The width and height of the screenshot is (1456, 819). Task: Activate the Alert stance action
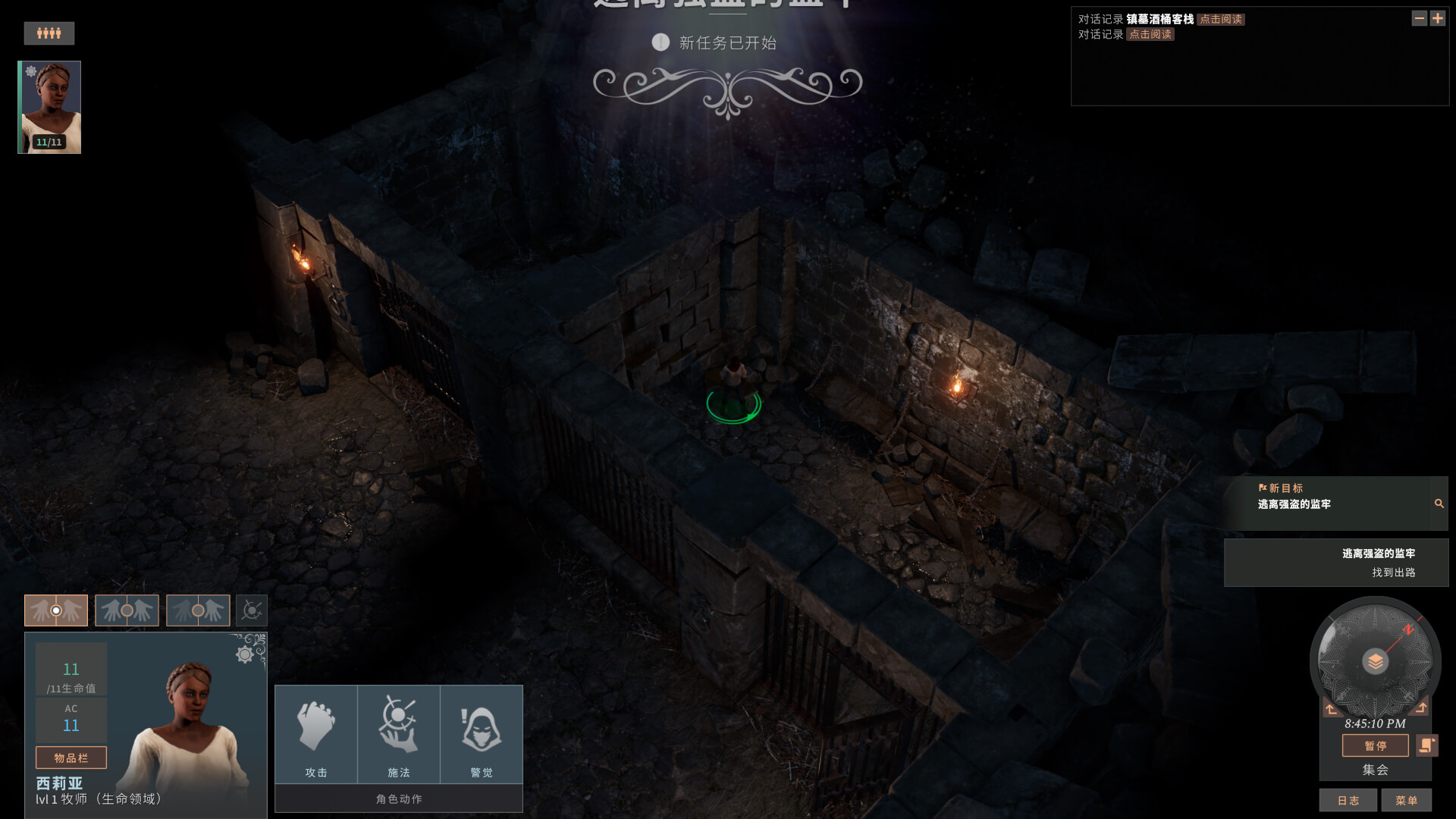tap(482, 734)
